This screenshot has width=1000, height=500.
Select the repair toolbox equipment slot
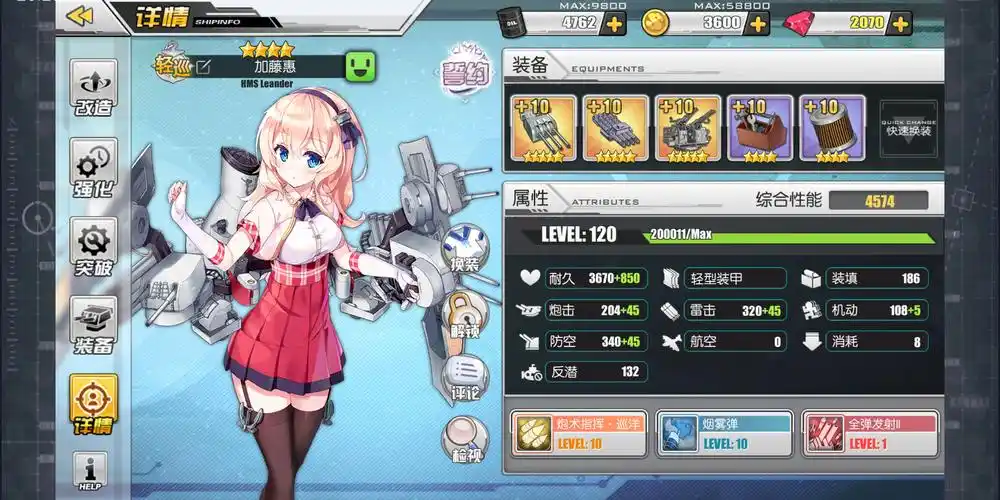(x=760, y=128)
